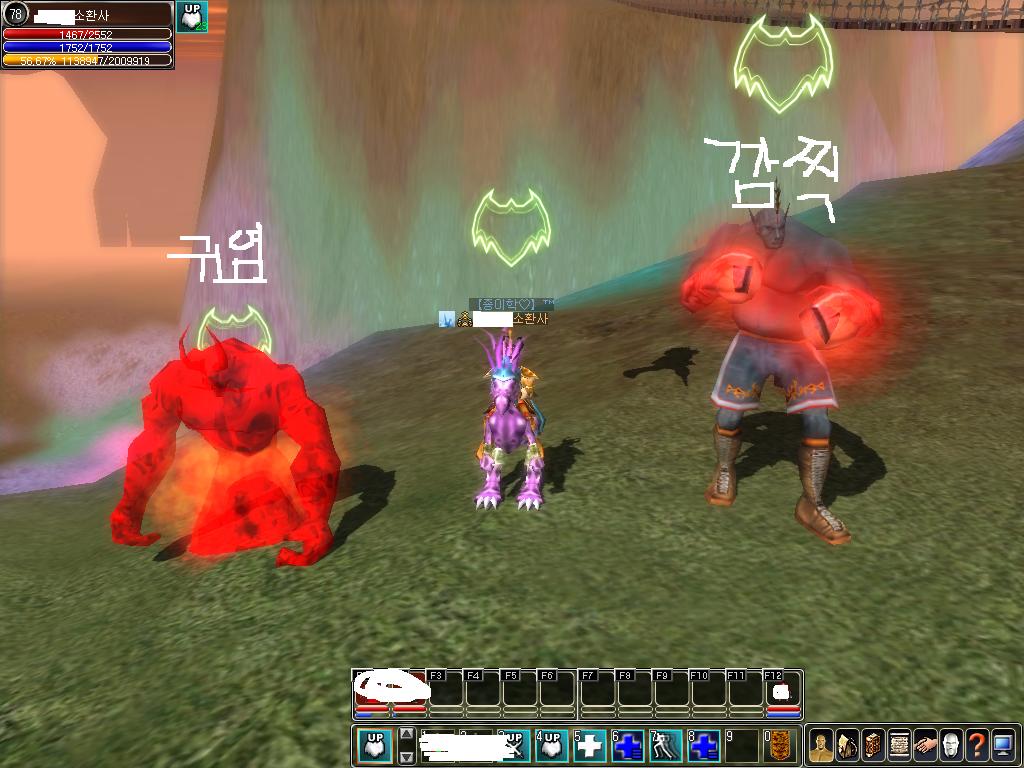The width and height of the screenshot is (1024, 768).
Task: Activate the UP sword skill in slot 3
Action: click(514, 746)
